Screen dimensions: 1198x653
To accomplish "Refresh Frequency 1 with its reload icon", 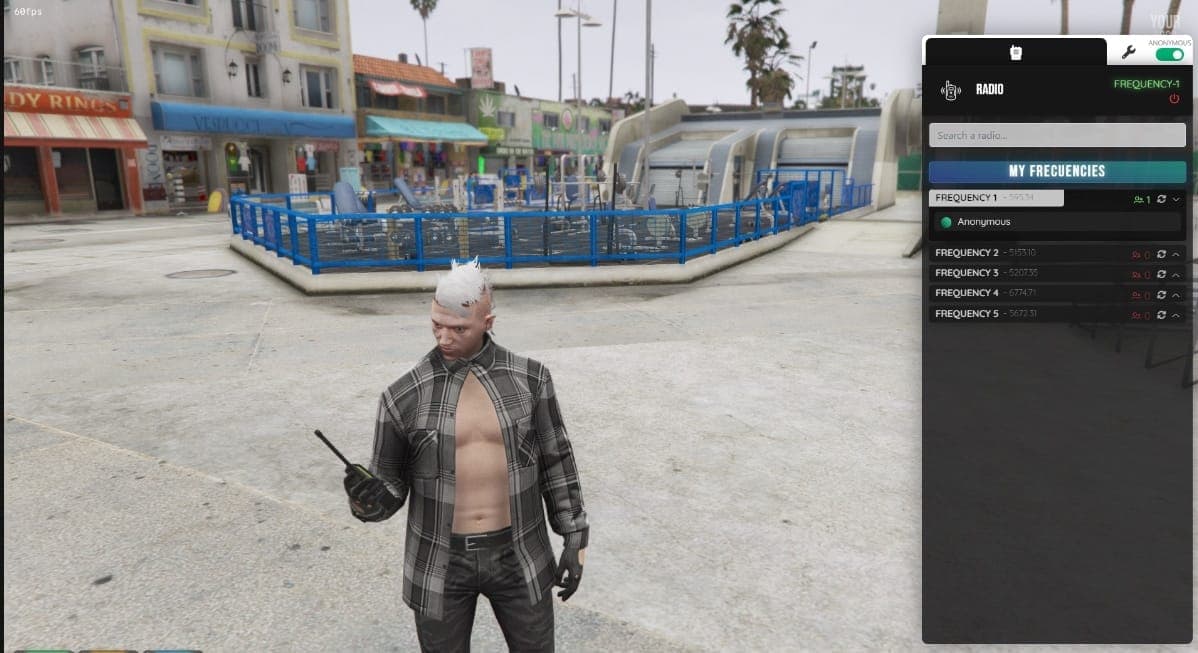I will (x=1161, y=199).
